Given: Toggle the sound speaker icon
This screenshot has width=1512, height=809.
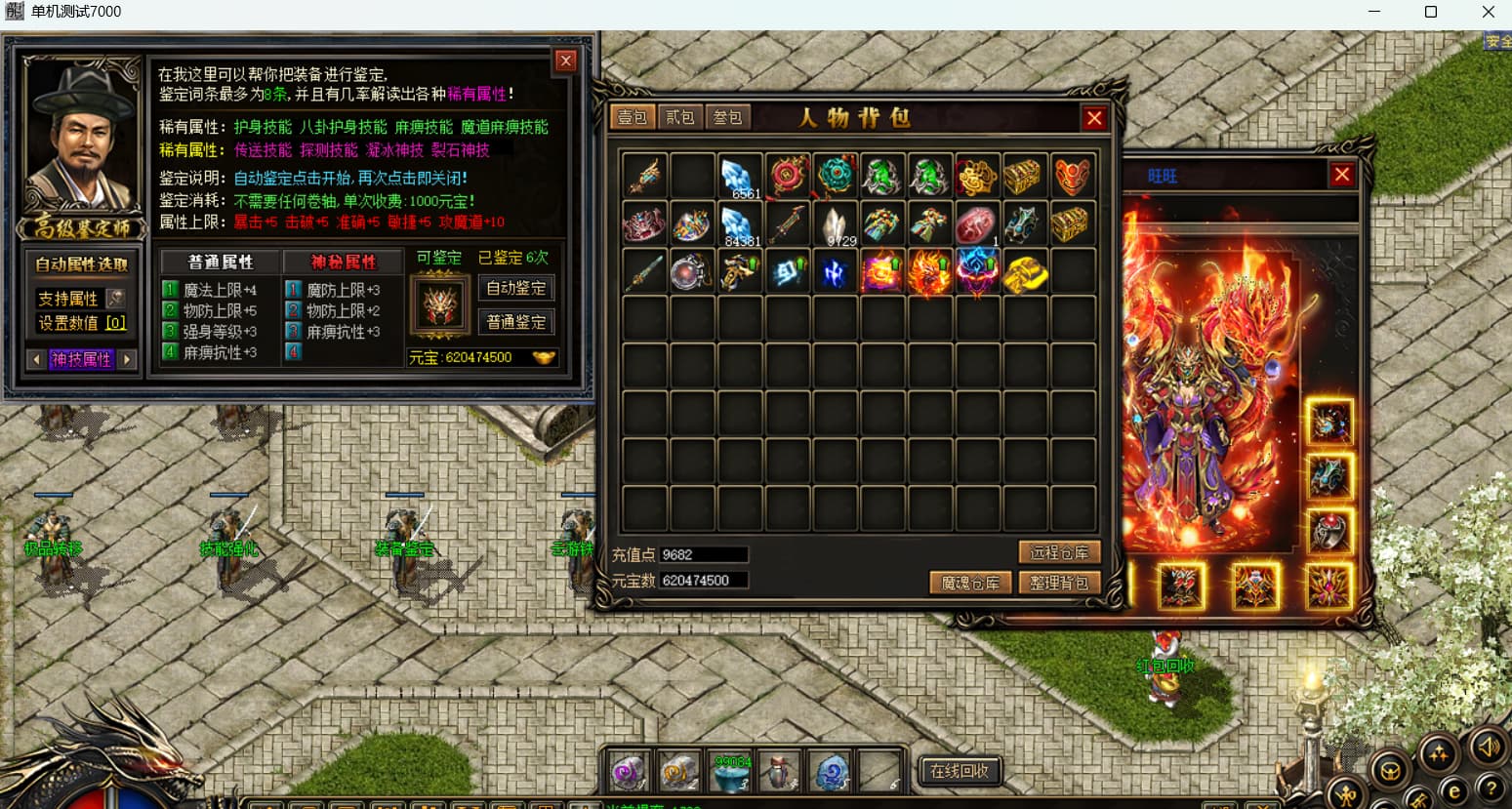Looking at the screenshot, I should pos(1488,748).
